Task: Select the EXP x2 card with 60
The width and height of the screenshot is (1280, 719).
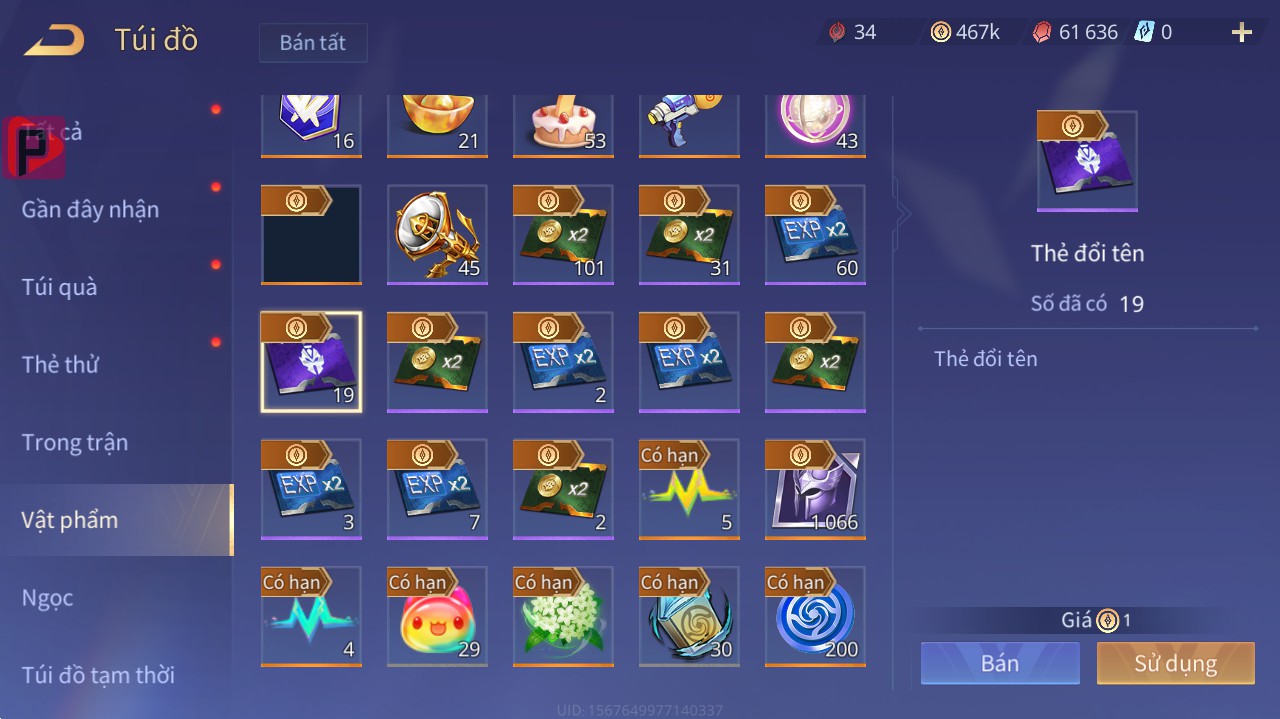Action: click(x=815, y=235)
